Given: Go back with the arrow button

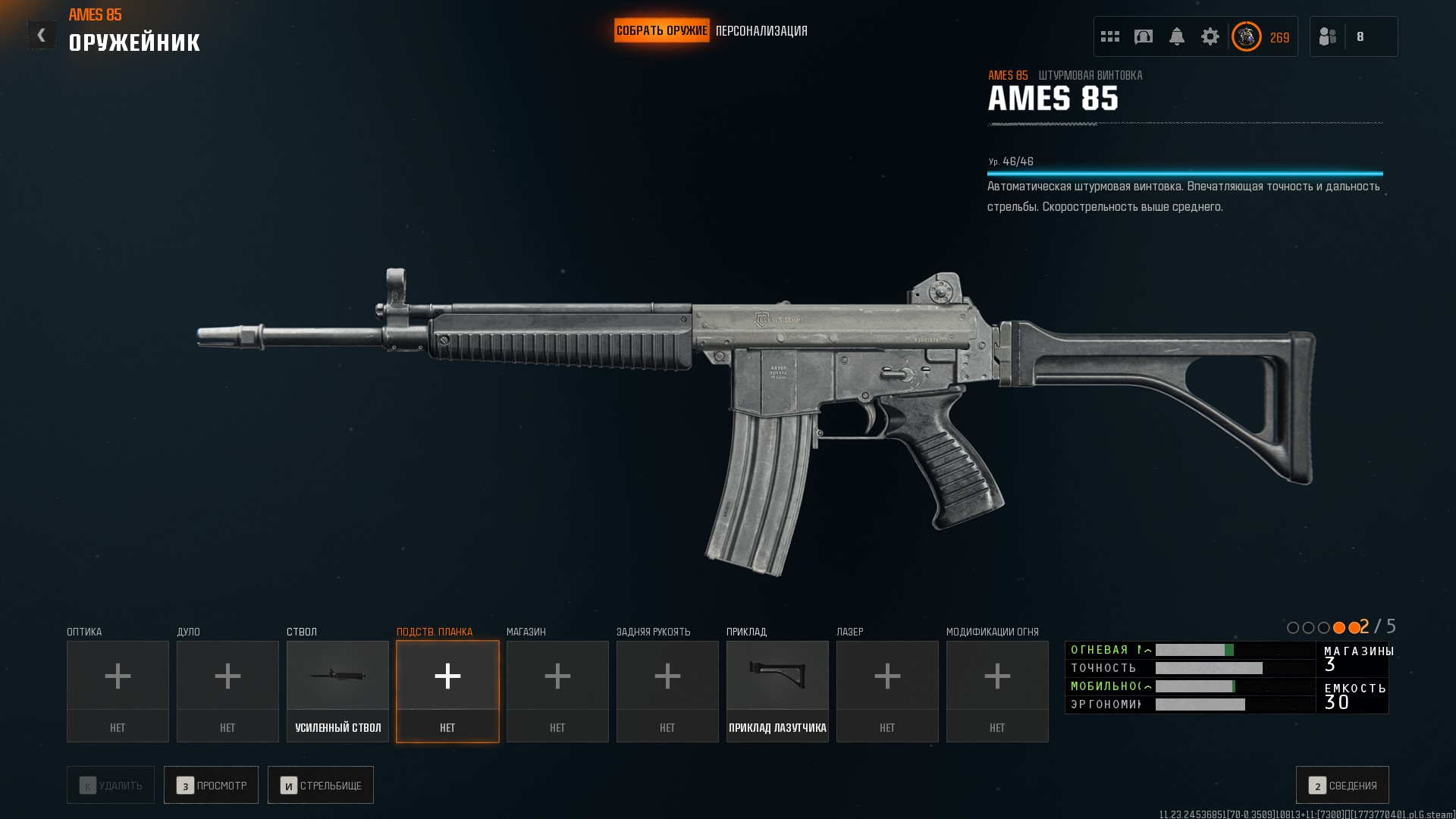Looking at the screenshot, I should (41, 35).
